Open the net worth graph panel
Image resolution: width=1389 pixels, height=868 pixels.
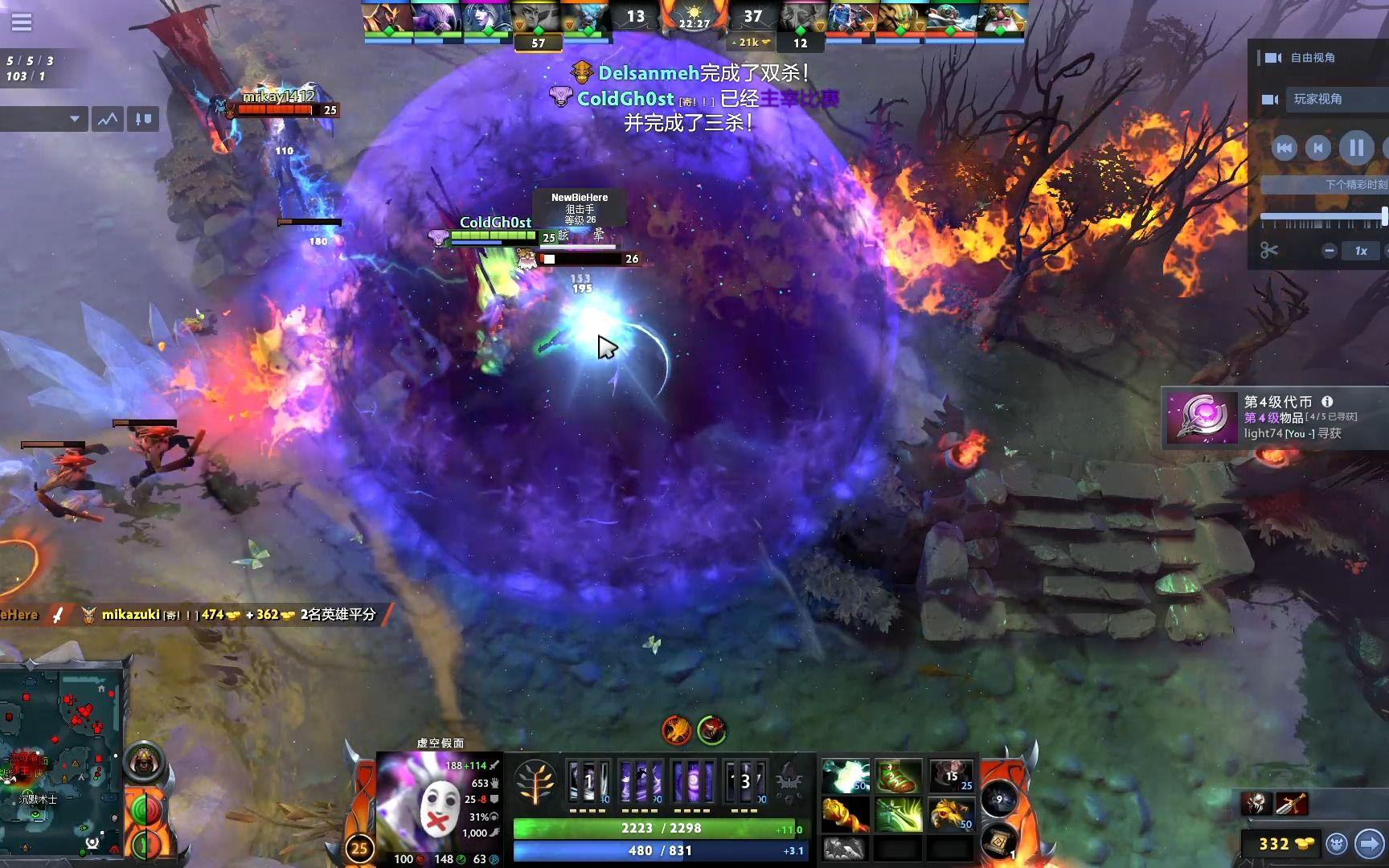[x=108, y=120]
